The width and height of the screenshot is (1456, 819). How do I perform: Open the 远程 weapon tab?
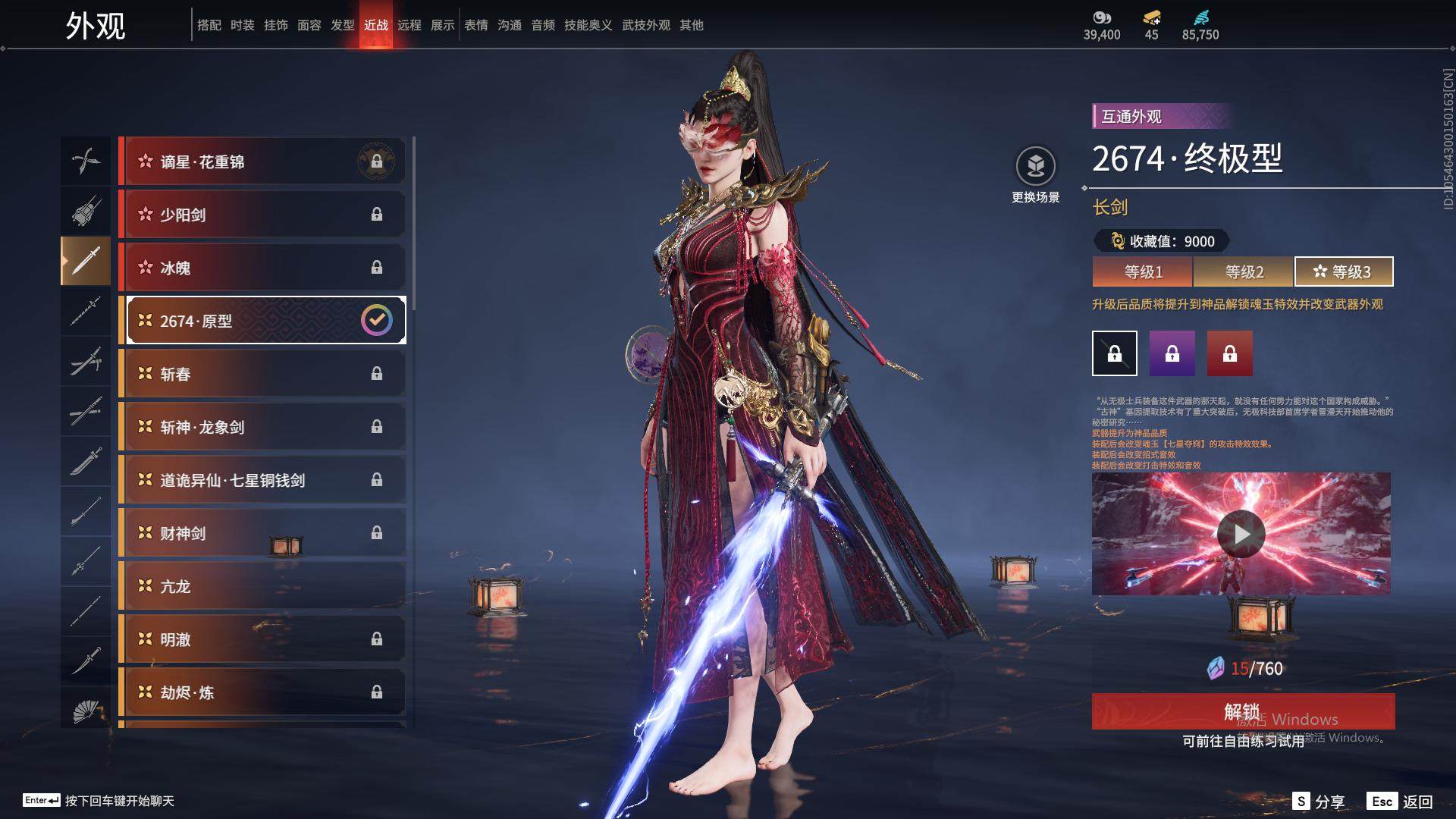pyautogui.click(x=409, y=25)
